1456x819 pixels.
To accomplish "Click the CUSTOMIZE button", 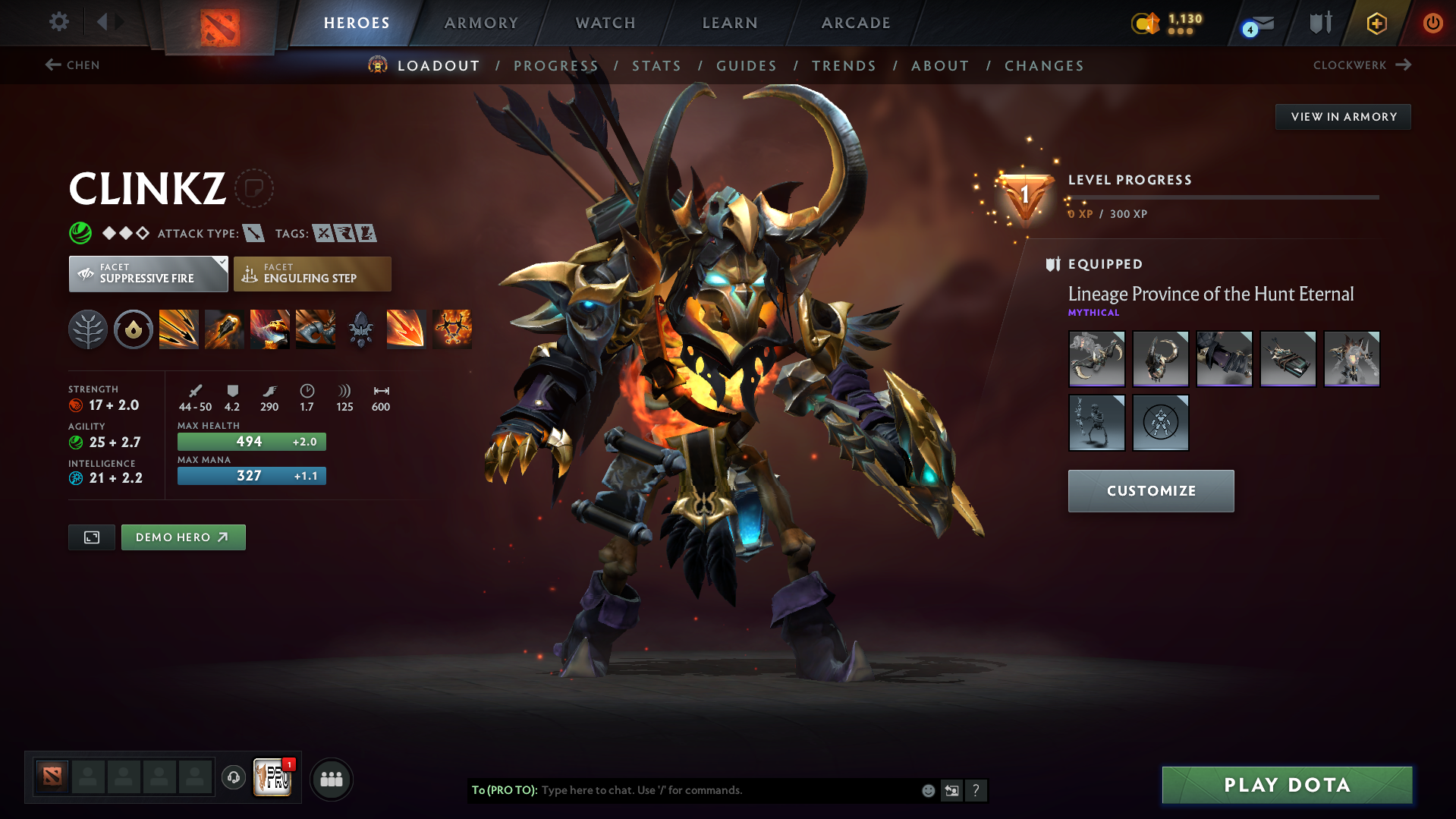I will (1150, 490).
